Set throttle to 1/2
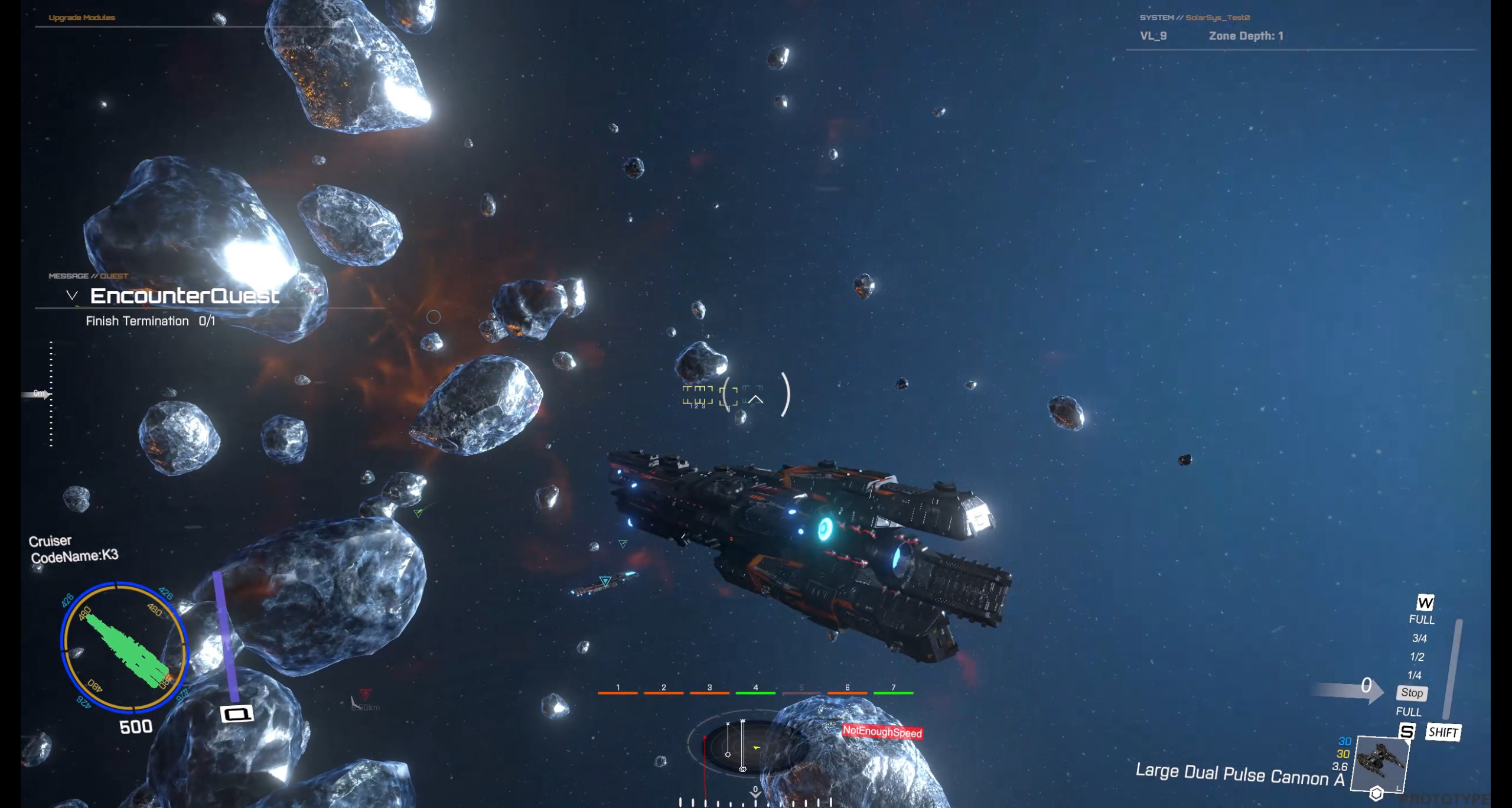Screen dimensions: 1512x808 coord(1417,657)
